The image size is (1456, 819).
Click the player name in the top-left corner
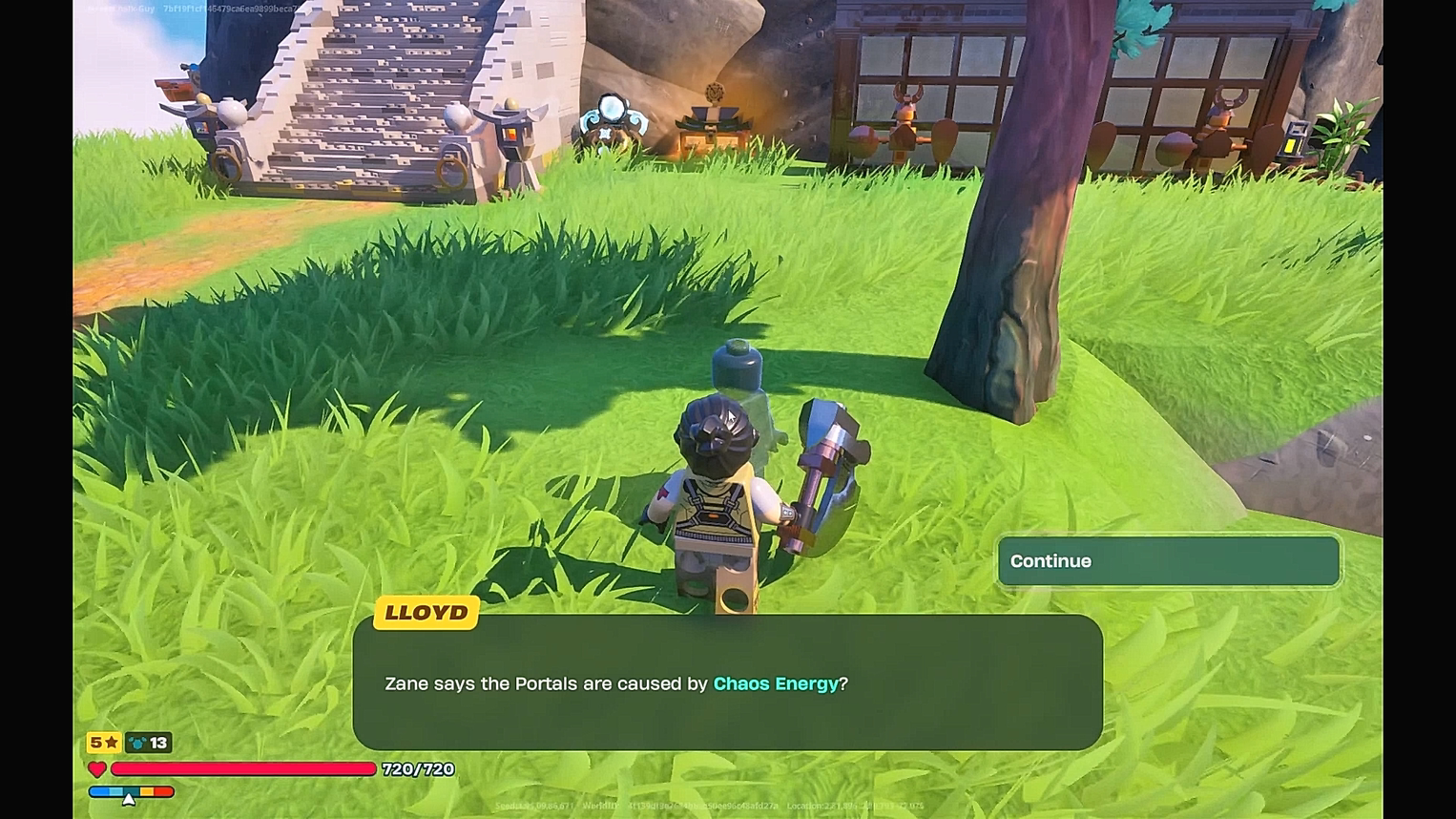point(119,8)
